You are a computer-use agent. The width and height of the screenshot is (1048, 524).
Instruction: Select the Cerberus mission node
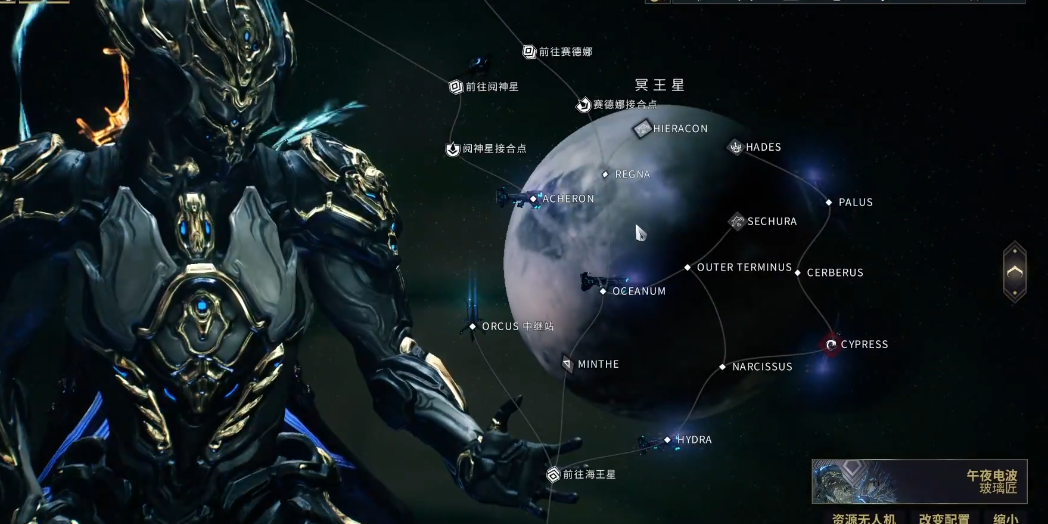tap(798, 272)
